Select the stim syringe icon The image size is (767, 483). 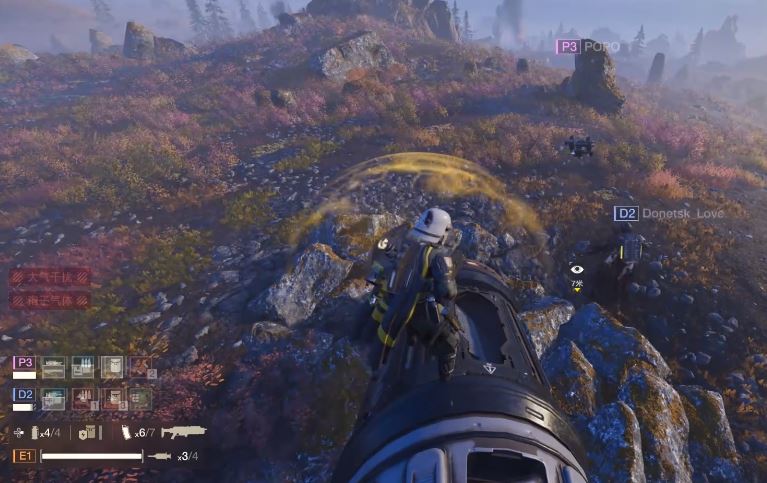tap(160, 456)
